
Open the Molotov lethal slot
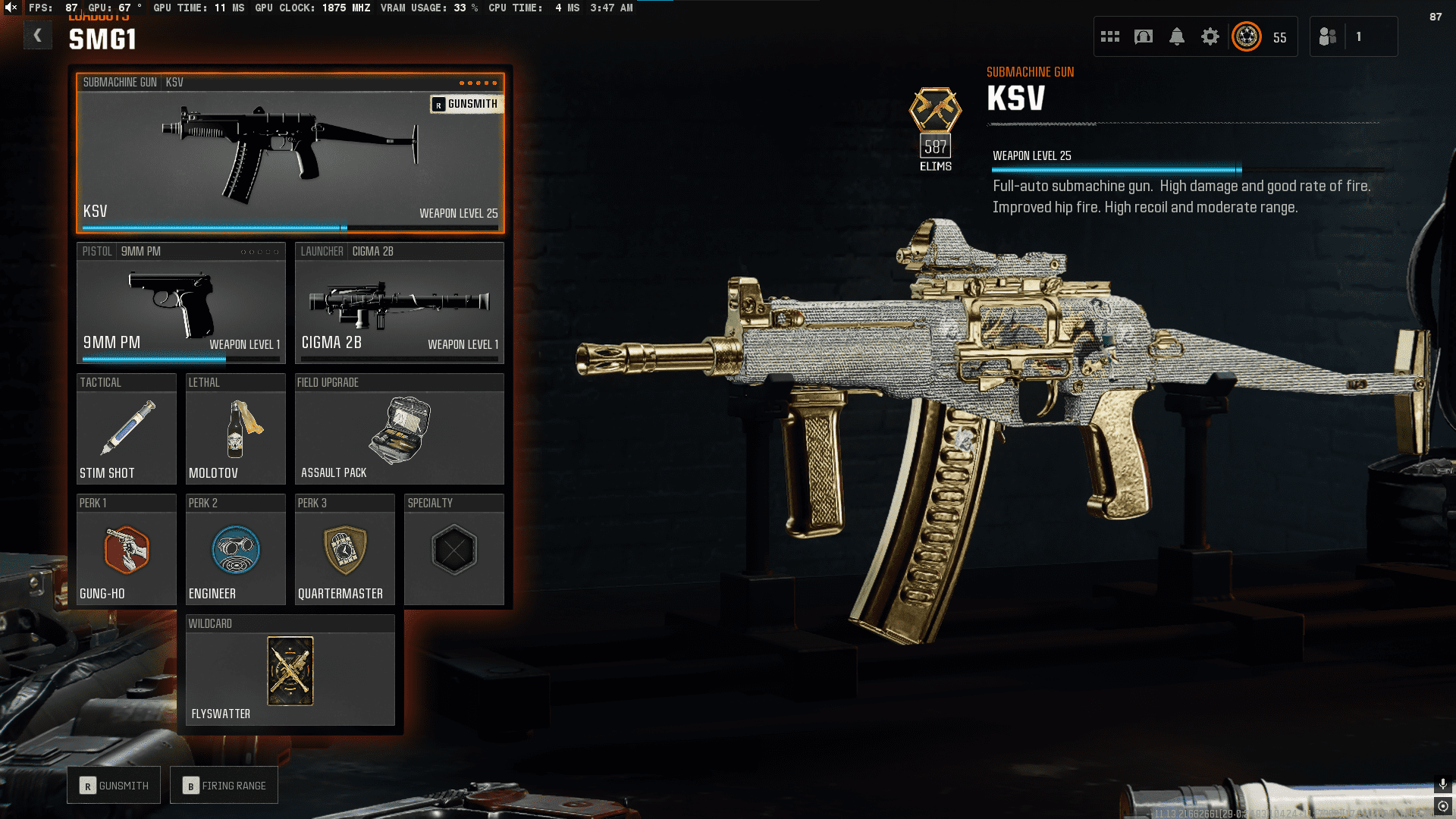pyautogui.click(x=235, y=430)
